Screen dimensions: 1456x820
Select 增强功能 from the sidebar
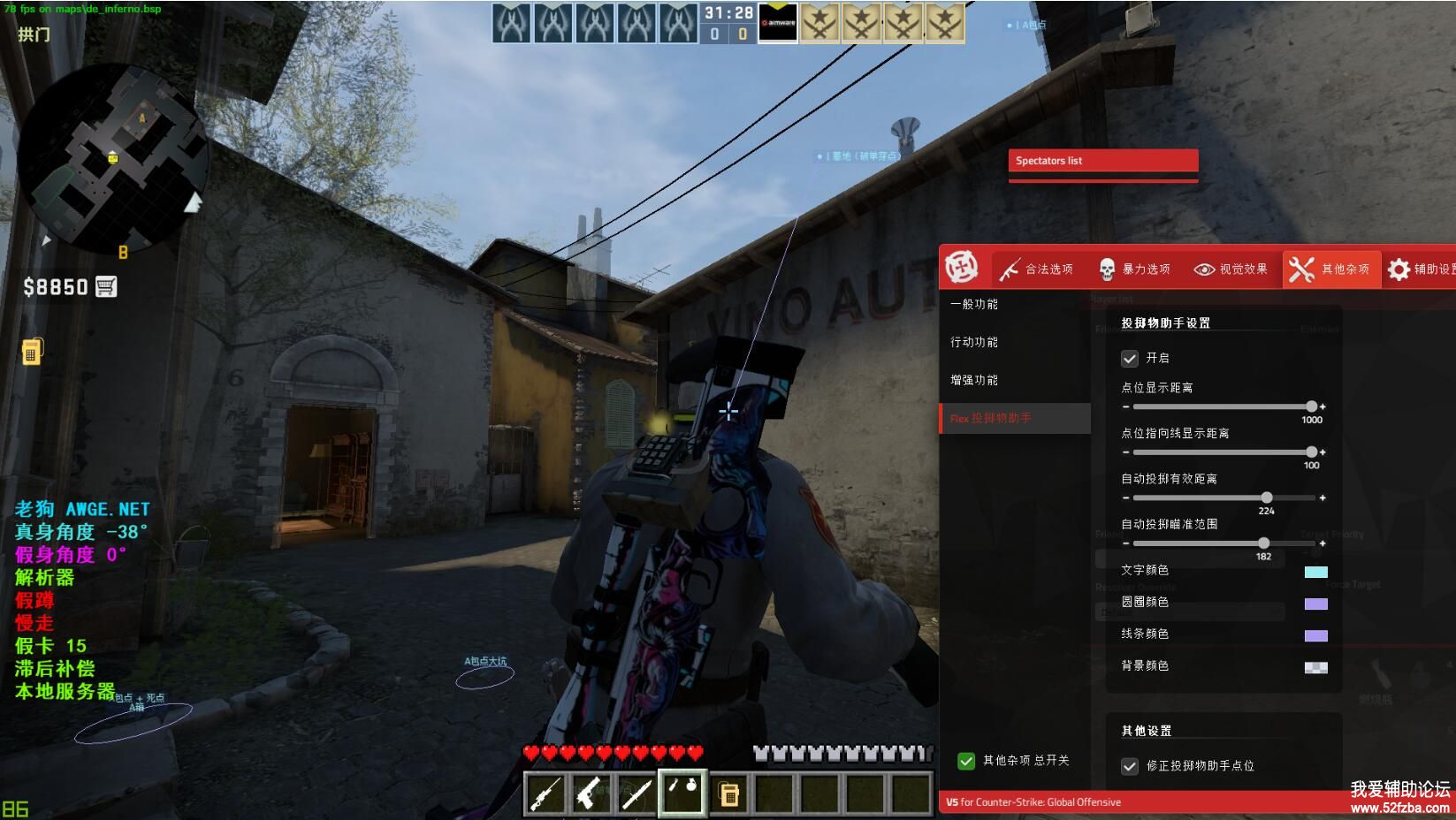click(974, 380)
